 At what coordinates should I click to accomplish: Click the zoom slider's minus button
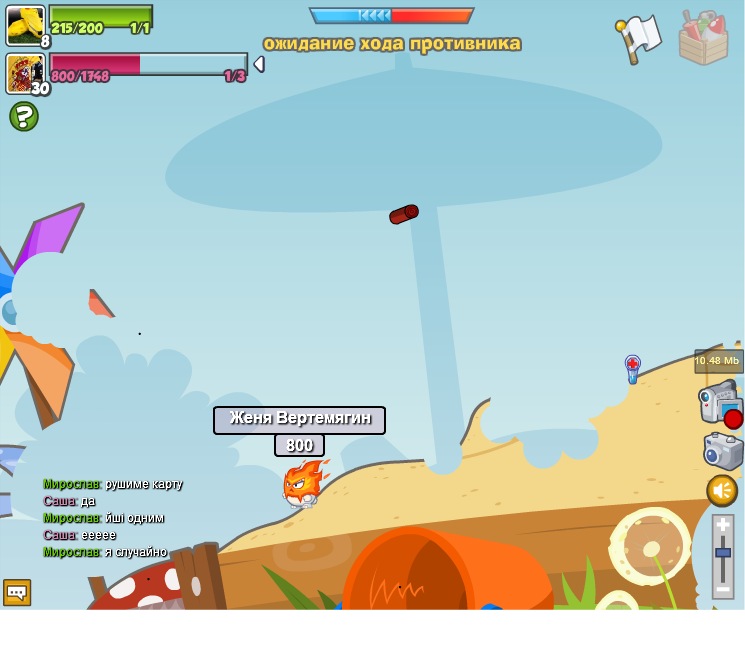(723, 589)
